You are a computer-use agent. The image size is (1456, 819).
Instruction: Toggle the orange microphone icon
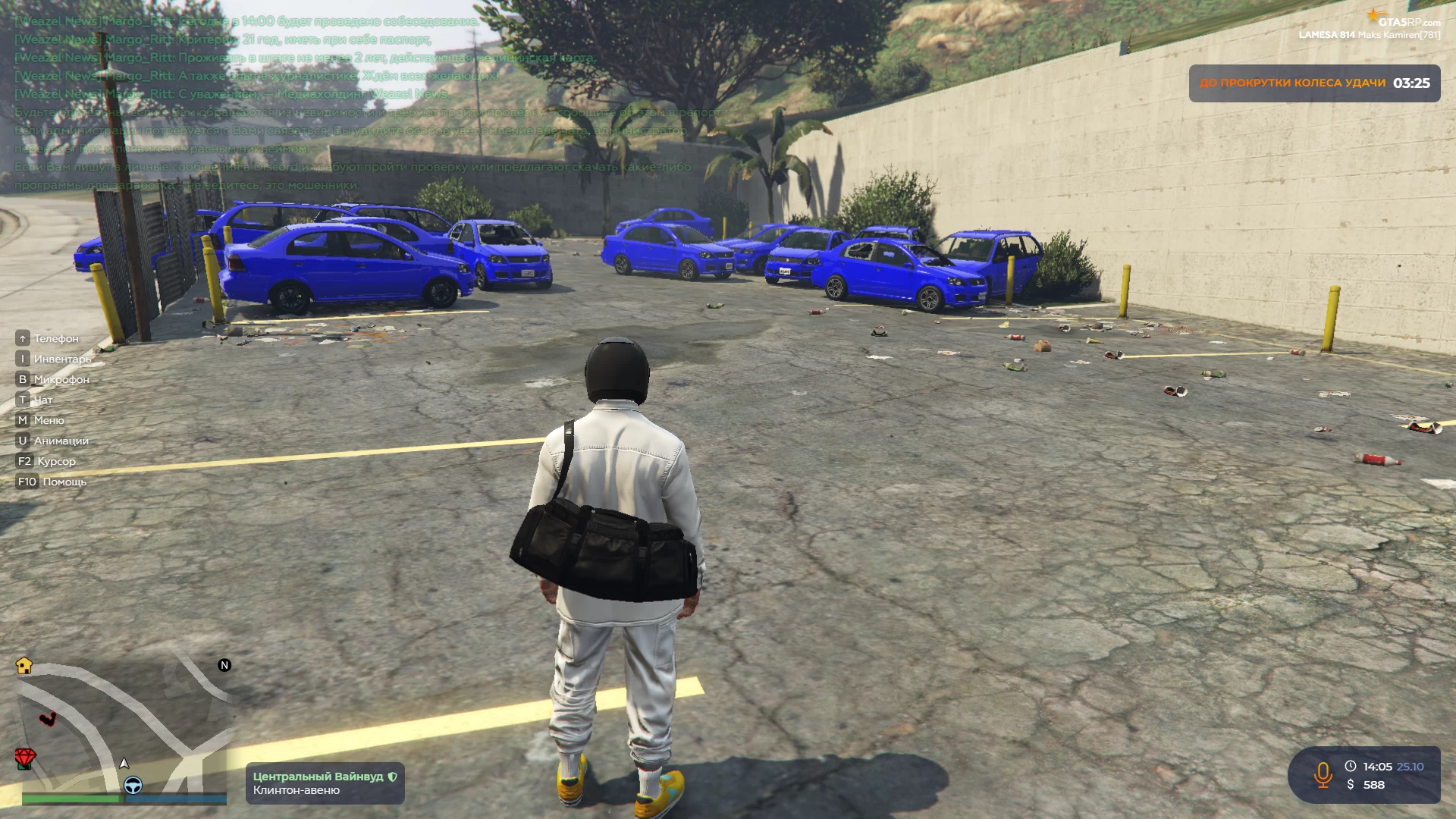click(1323, 775)
